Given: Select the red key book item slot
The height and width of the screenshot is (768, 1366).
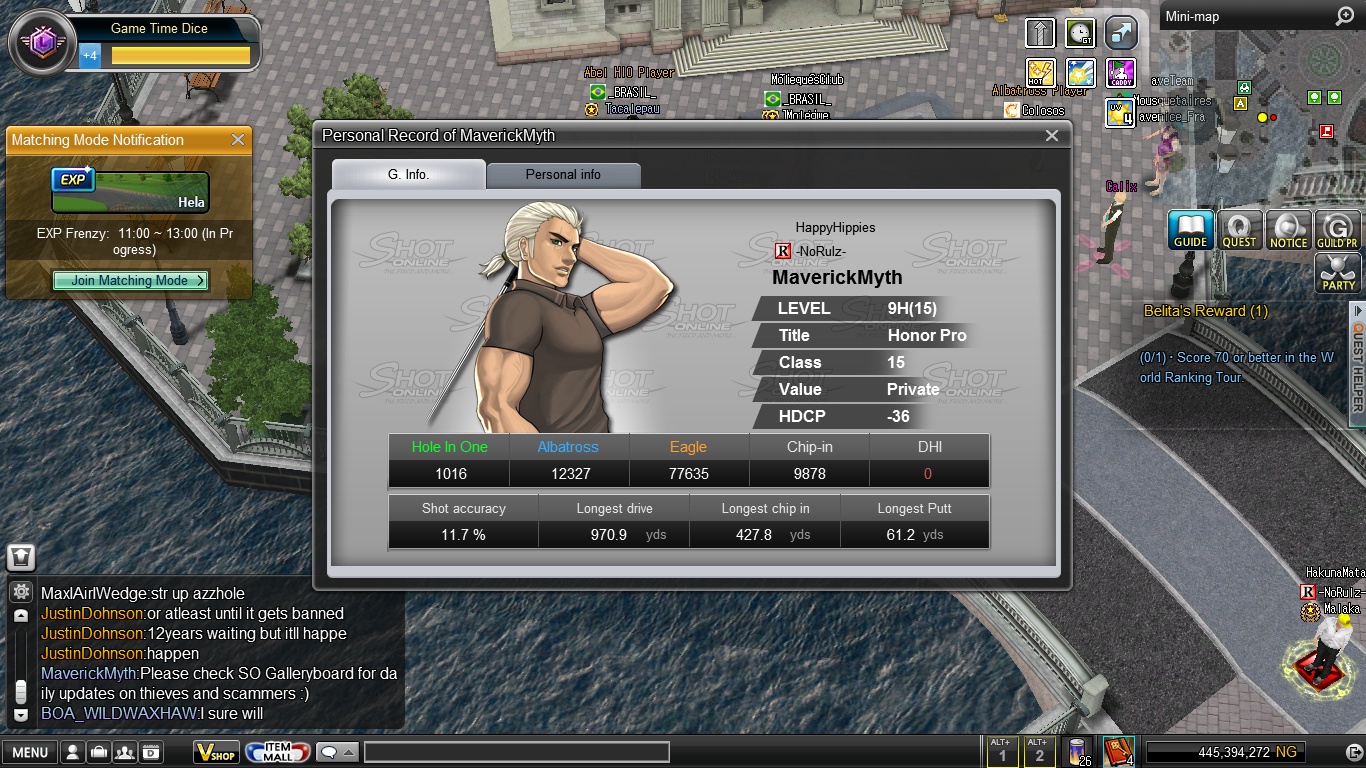Looking at the screenshot, I should click(1118, 751).
